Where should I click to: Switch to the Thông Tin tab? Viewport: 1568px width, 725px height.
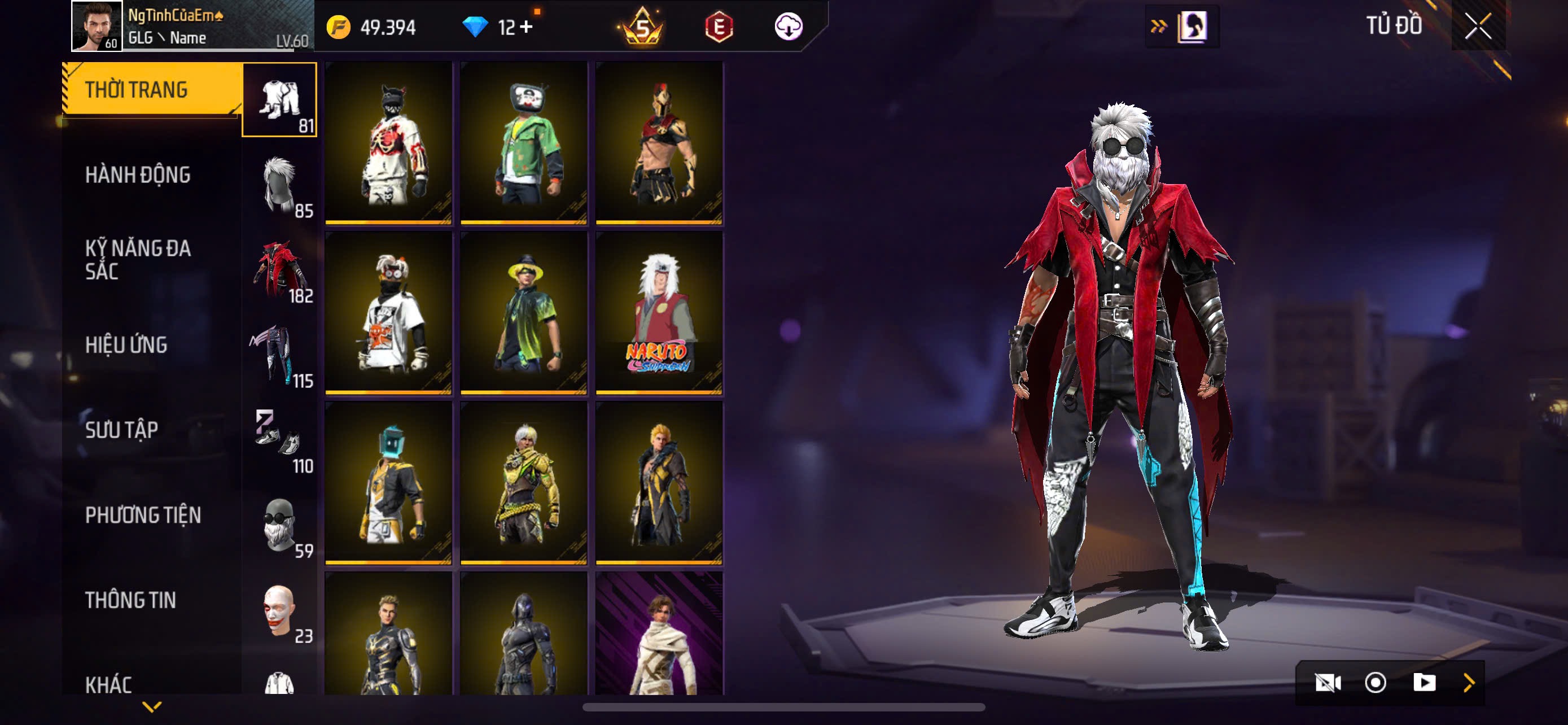tap(130, 600)
